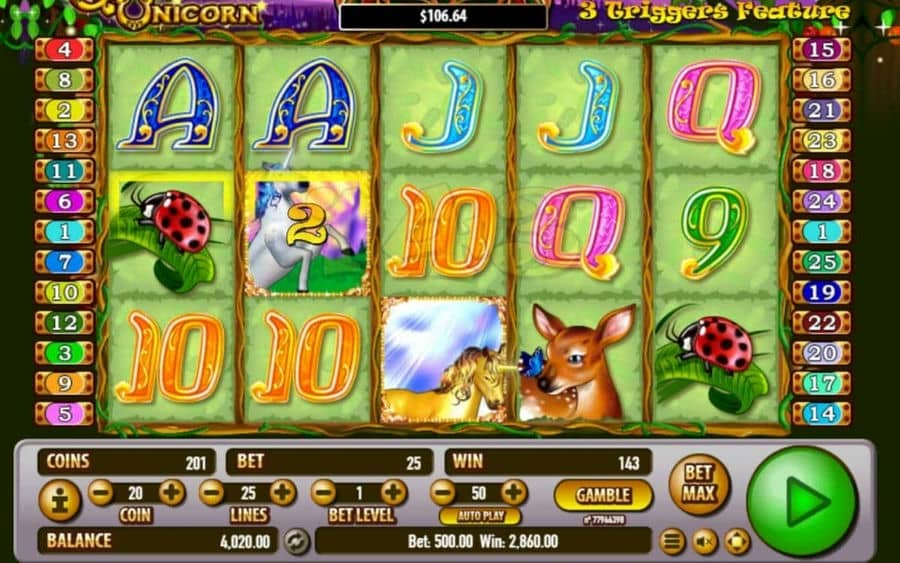900x563 pixels.
Task: Highlight payline 14 indicator
Action: (822, 412)
